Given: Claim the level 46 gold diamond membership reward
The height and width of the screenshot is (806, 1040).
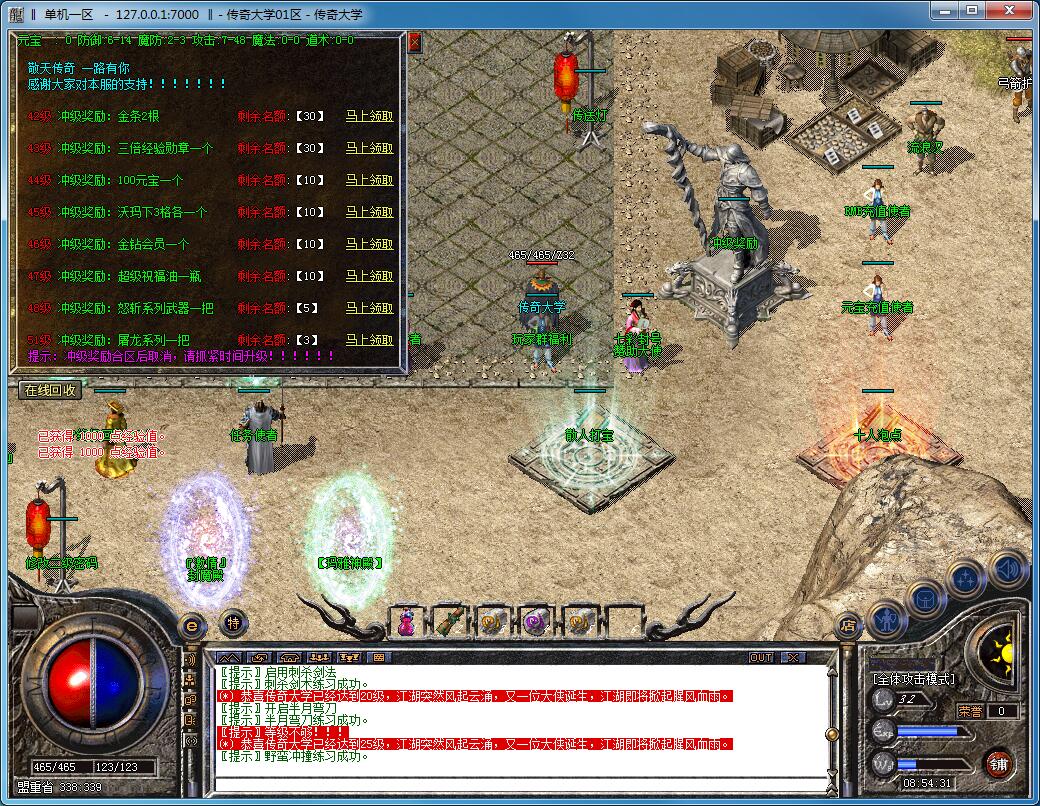Looking at the screenshot, I should click(369, 244).
